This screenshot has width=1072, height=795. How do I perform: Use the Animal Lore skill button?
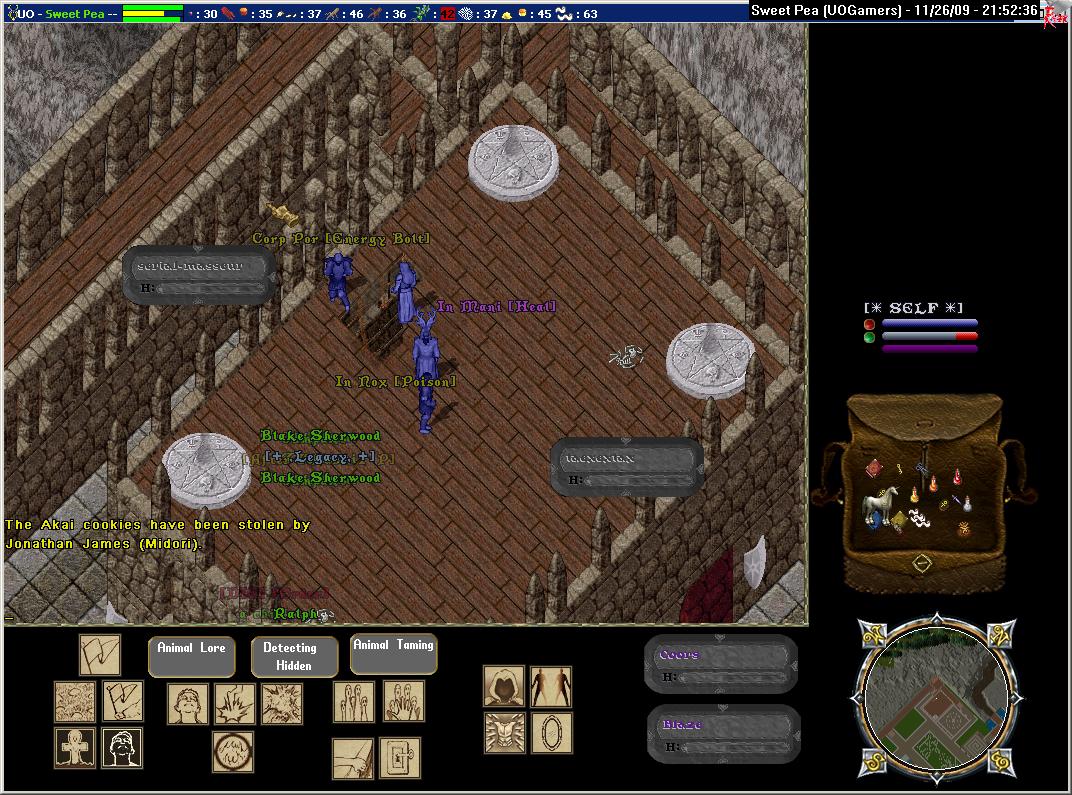coord(192,655)
